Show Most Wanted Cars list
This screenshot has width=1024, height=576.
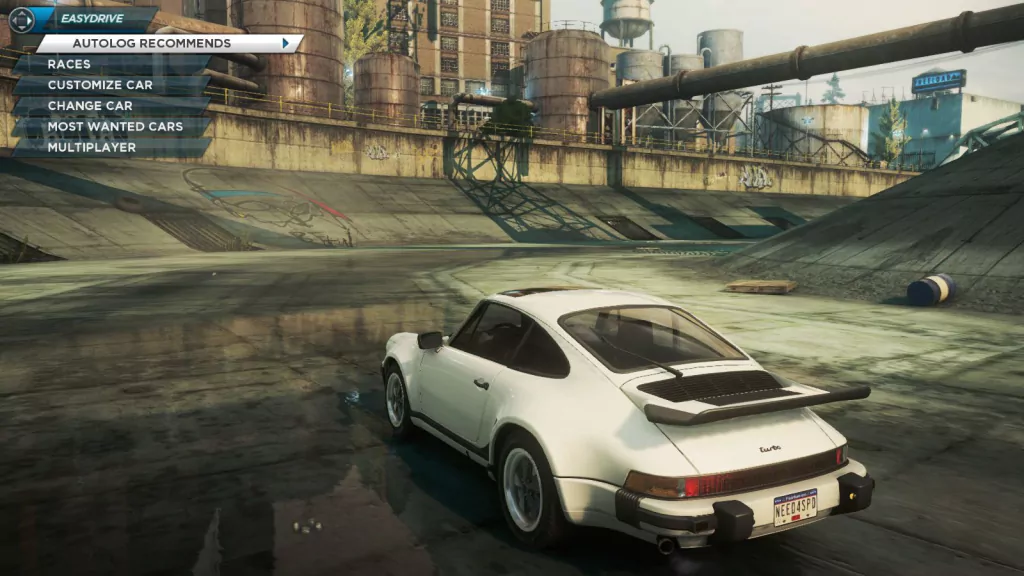(115, 127)
